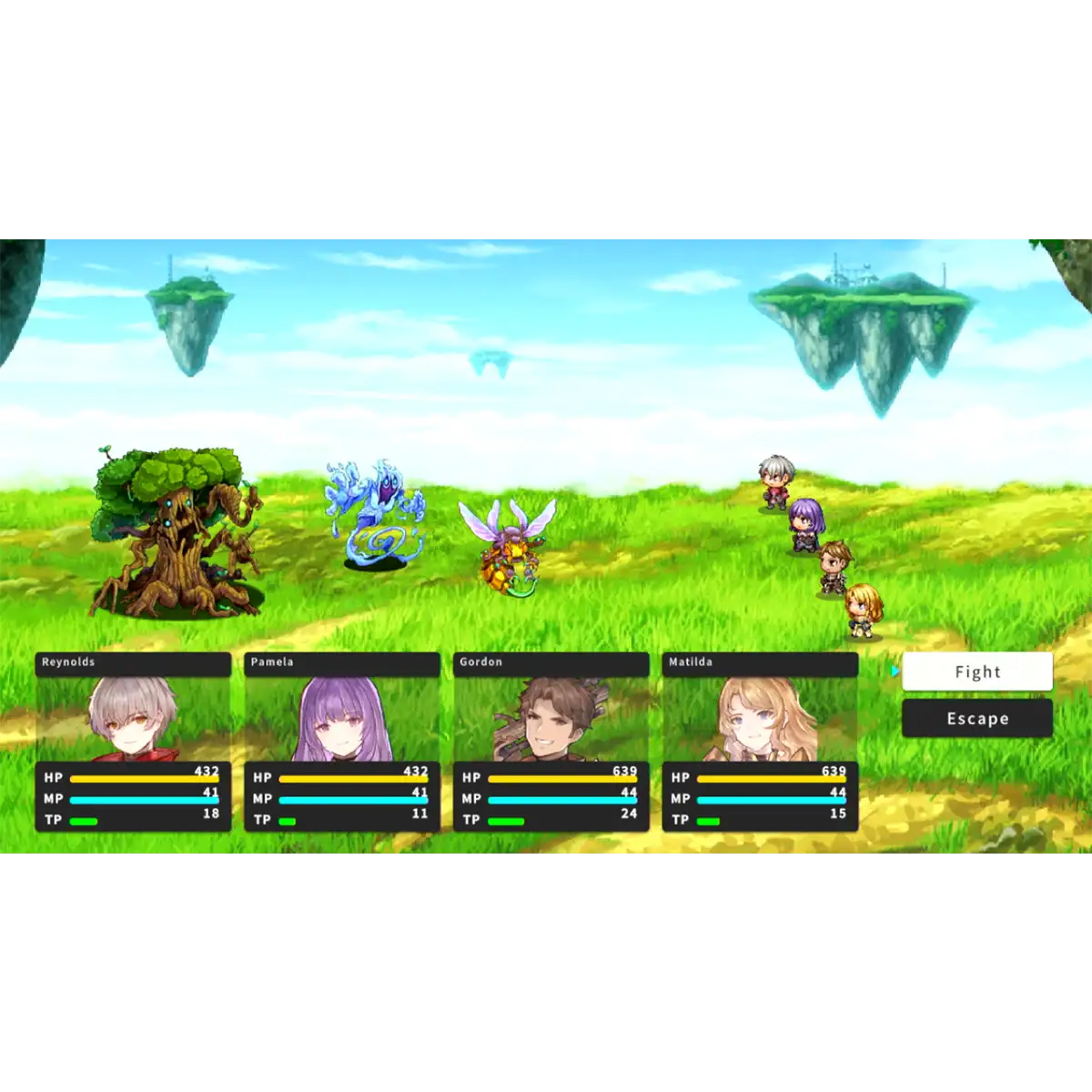Select Matilda's party status panel

(760, 742)
